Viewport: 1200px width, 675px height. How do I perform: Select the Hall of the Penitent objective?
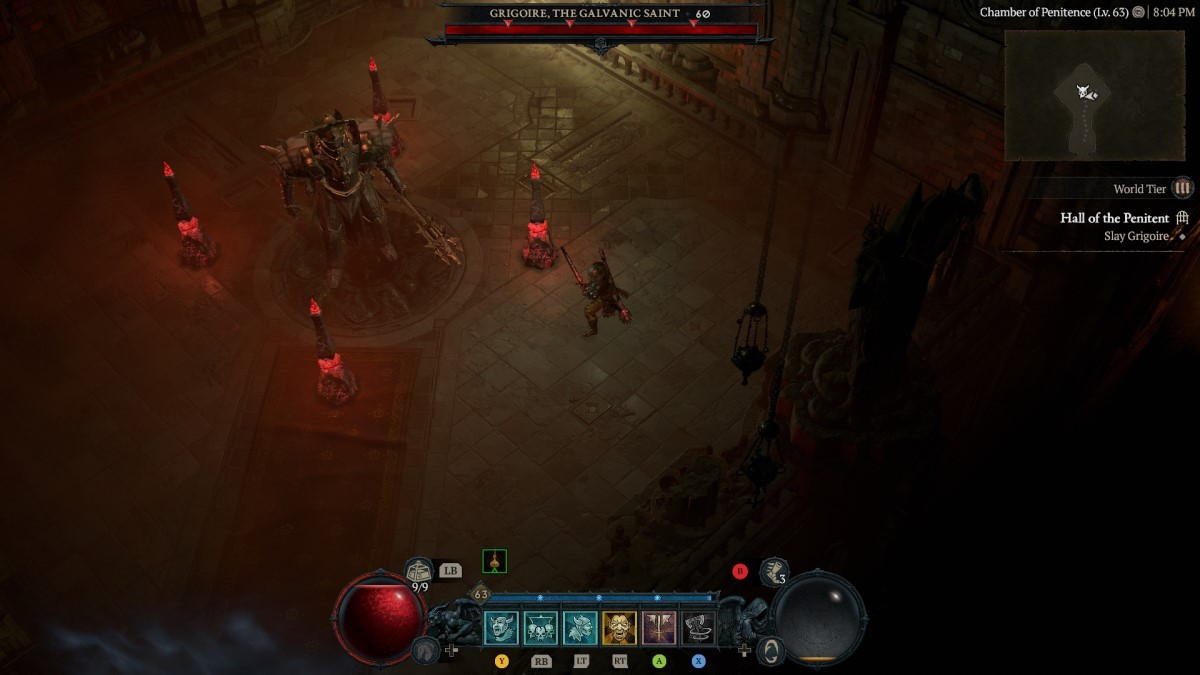click(1114, 218)
